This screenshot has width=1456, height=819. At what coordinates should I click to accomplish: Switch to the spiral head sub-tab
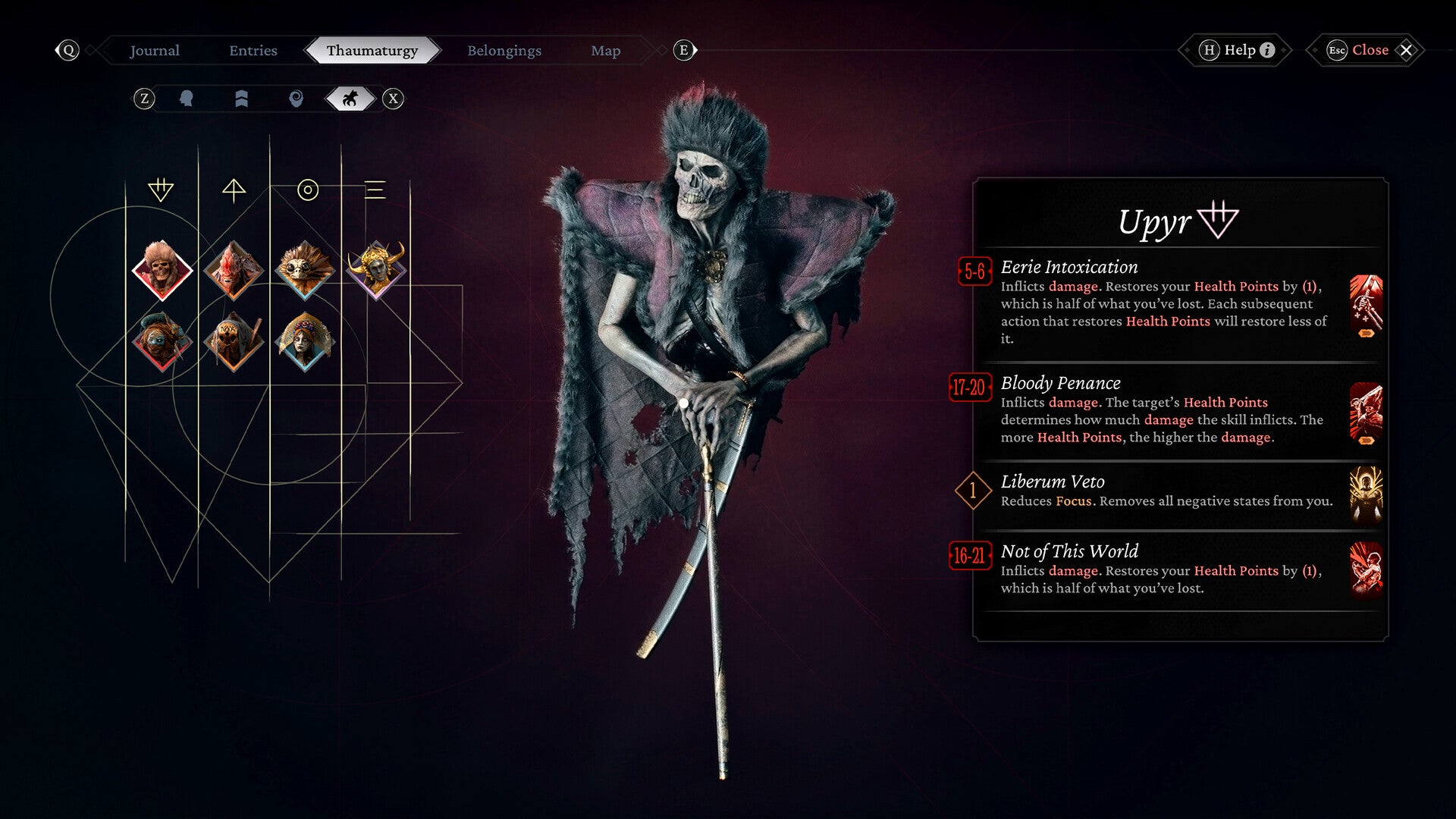[x=296, y=99]
